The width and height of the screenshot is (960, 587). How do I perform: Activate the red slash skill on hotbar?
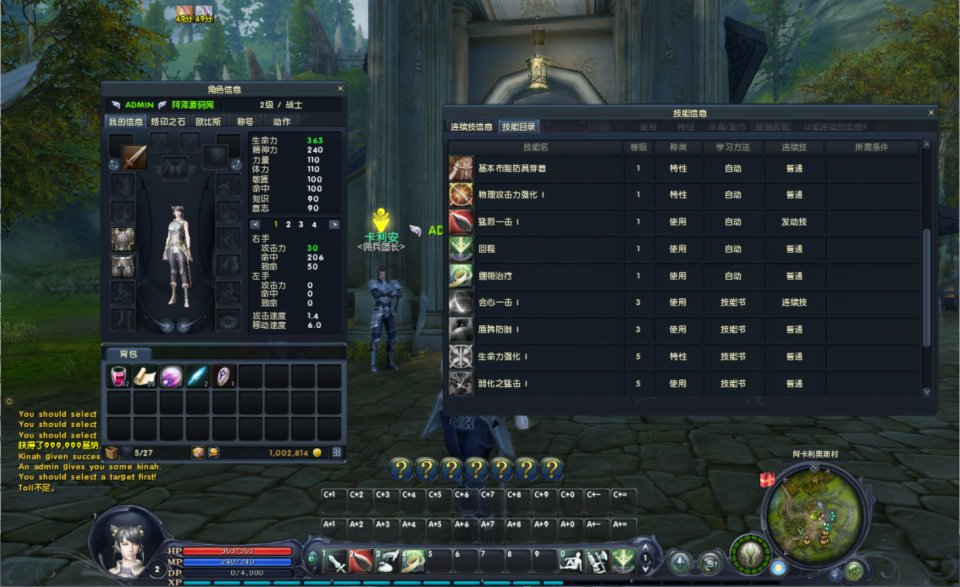click(x=361, y=561)
